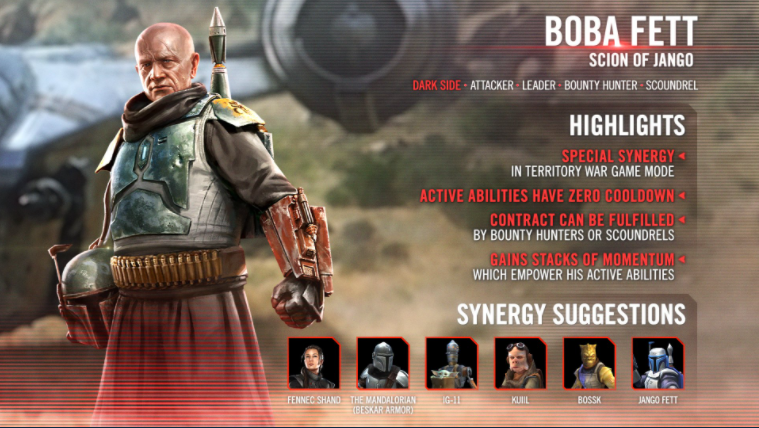This screenshot has height=428, width=759.
Task: Open the Kuiil character portrait
Action: [520, 363]
